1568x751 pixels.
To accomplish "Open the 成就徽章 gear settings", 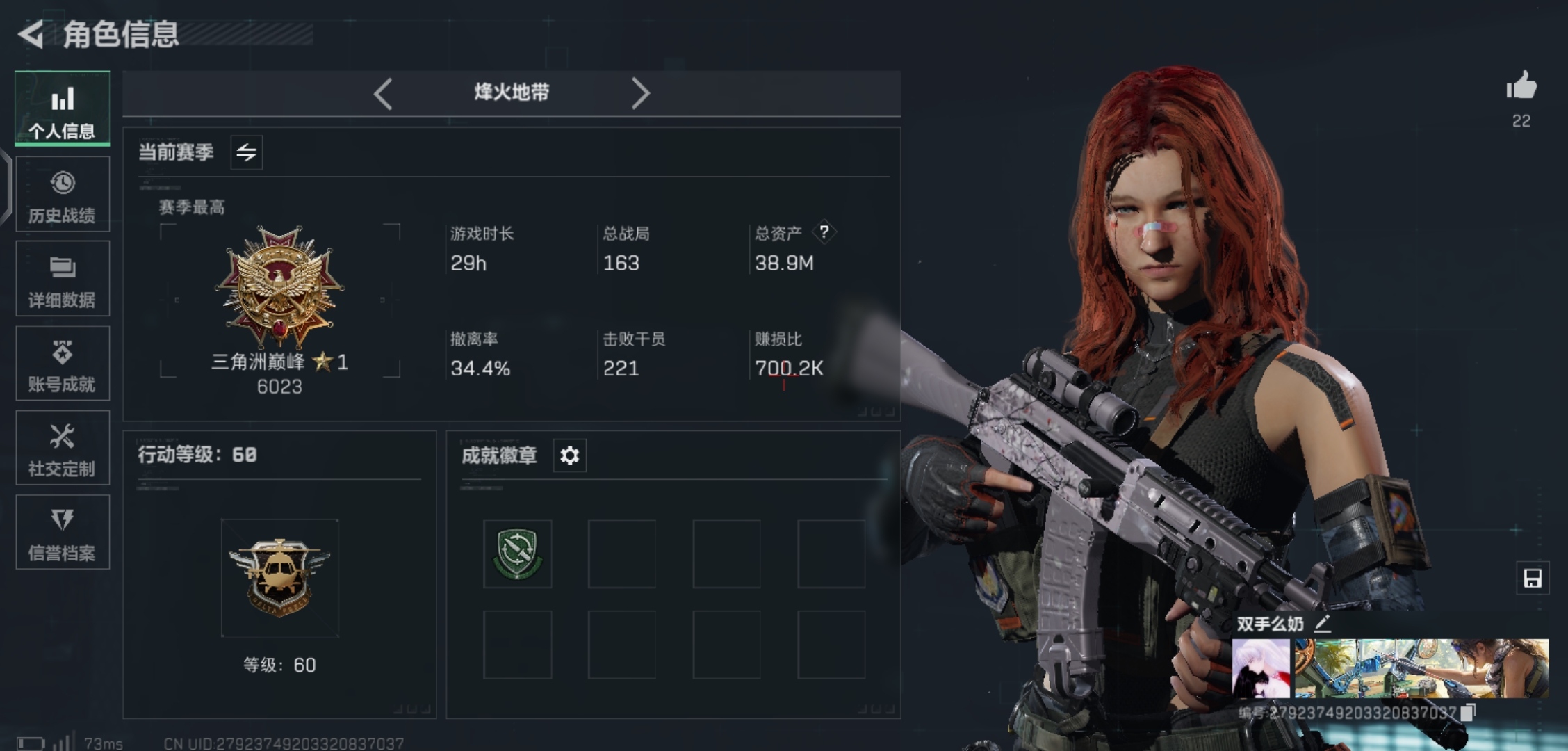I will click(570, 456).
